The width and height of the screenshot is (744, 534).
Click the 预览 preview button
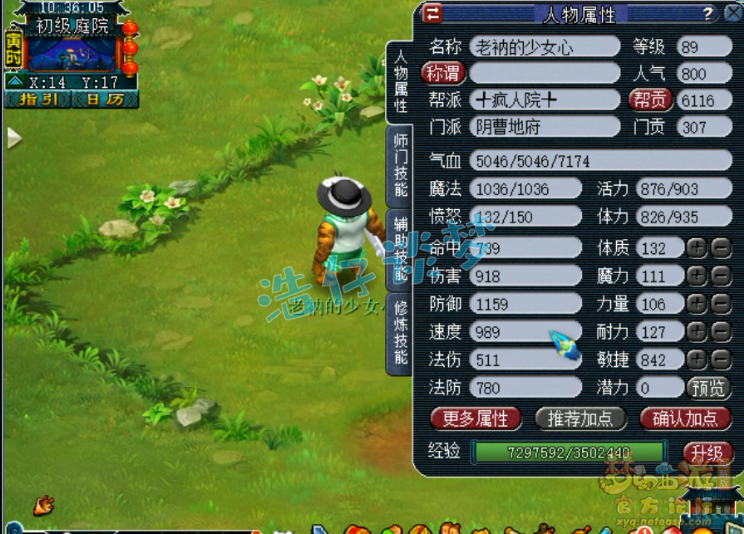pyautogui.click(x=709, y=387)
